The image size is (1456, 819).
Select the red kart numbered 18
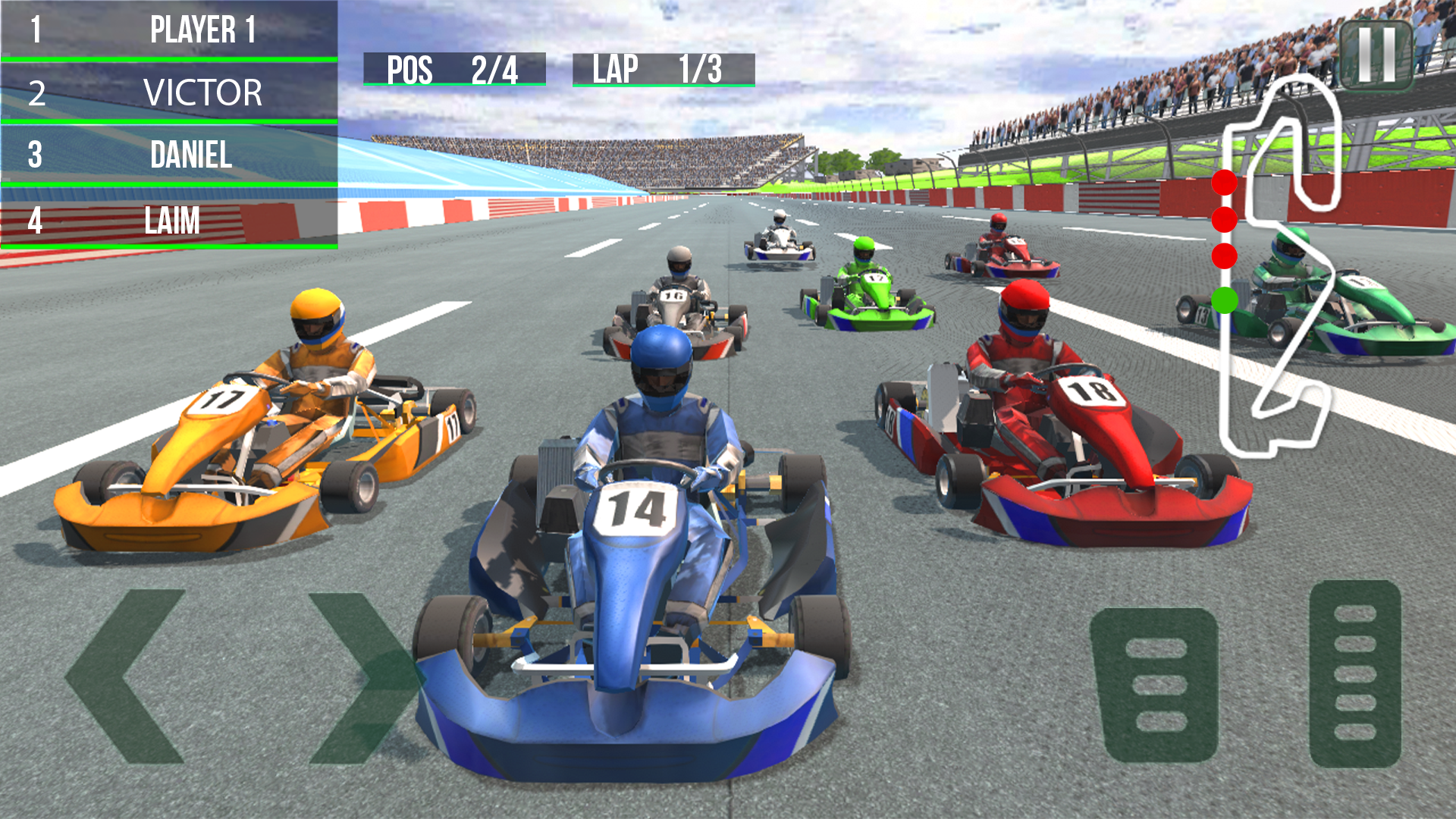pyautogui.click(x=1092, y=394)
